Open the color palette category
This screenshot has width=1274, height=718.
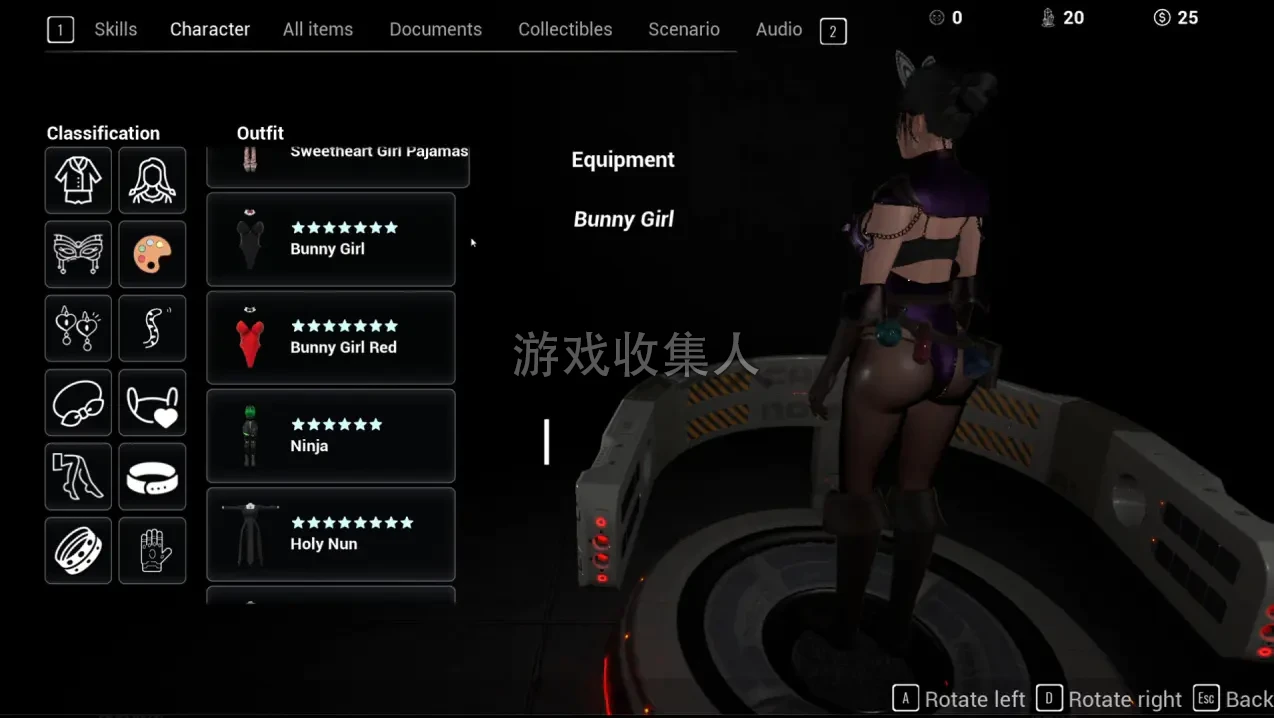tap(152, 254)
